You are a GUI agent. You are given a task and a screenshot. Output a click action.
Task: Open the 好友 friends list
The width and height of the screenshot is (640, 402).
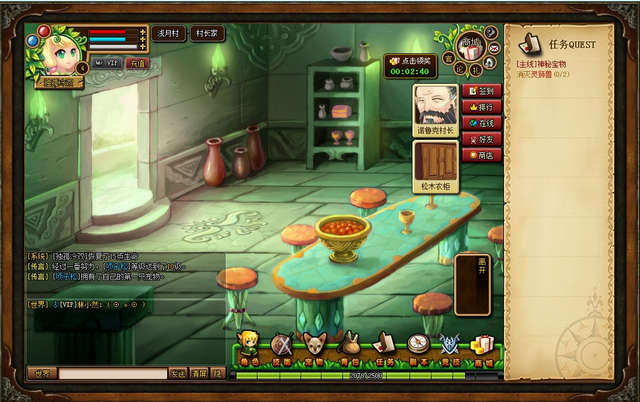[x=484, y=139]
